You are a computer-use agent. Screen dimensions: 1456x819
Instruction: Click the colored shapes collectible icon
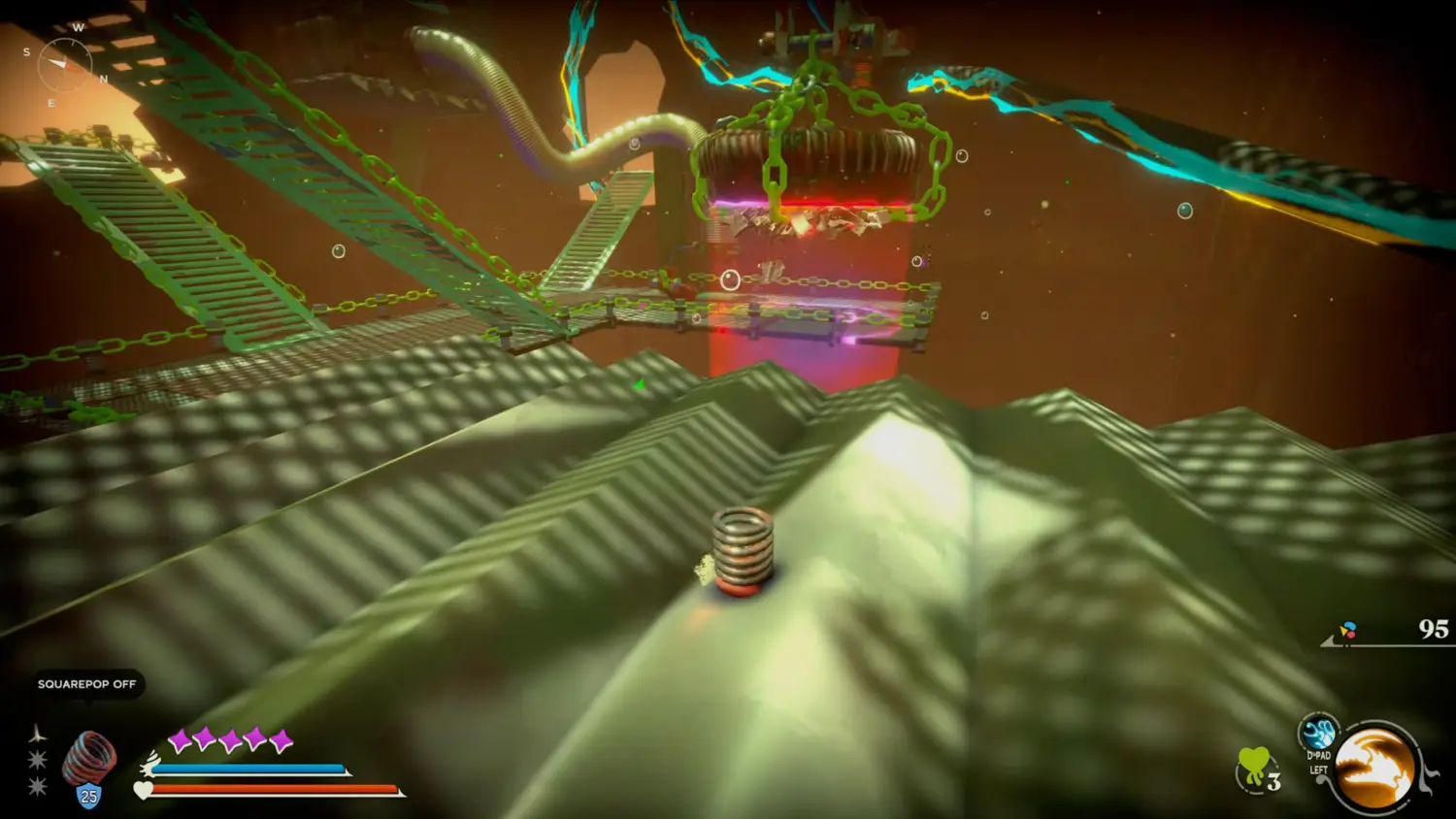(1347, 632)
